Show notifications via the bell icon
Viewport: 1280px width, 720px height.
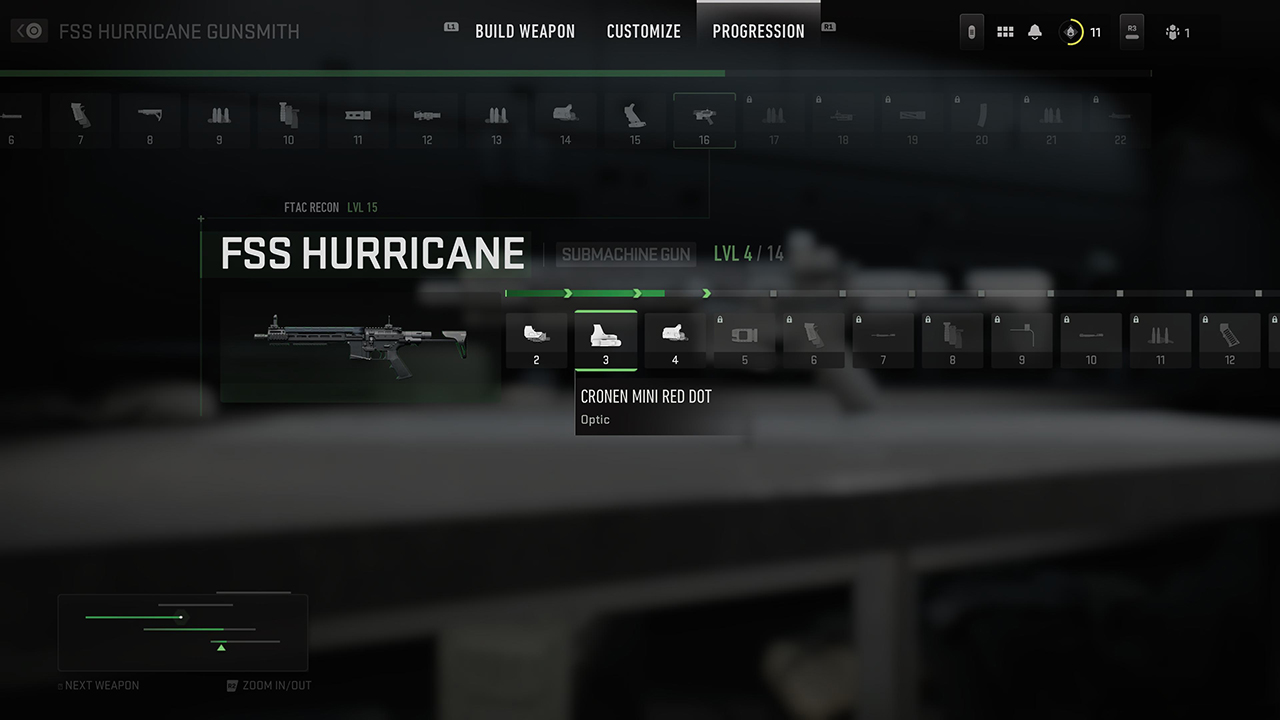click(x=1035, y=32)
